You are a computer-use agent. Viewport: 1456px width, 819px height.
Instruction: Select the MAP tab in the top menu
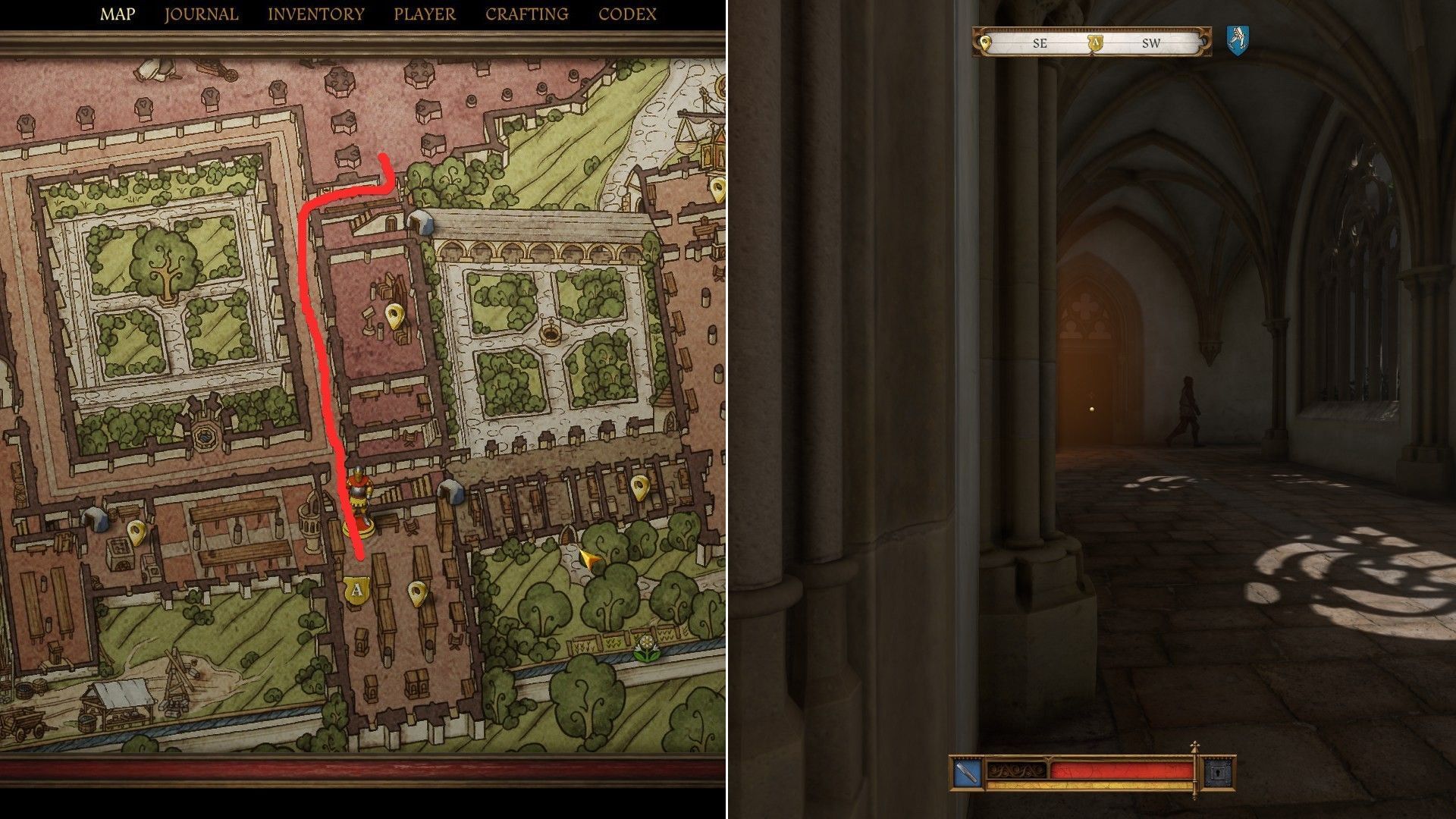(x=118, y=13)
